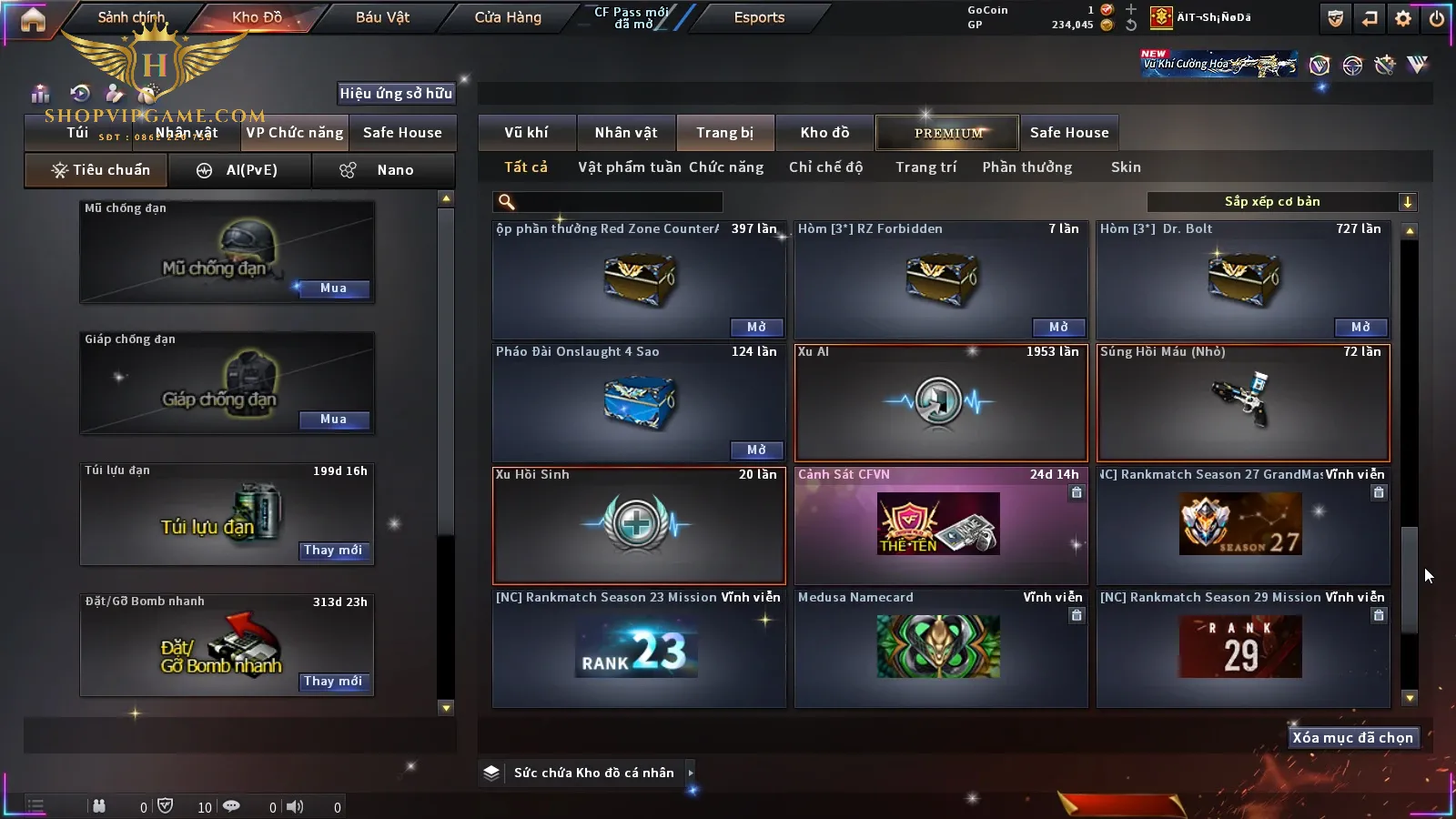Renew the Túi lựu đạn item
1456x819 pixels.
tap(333, 551)
